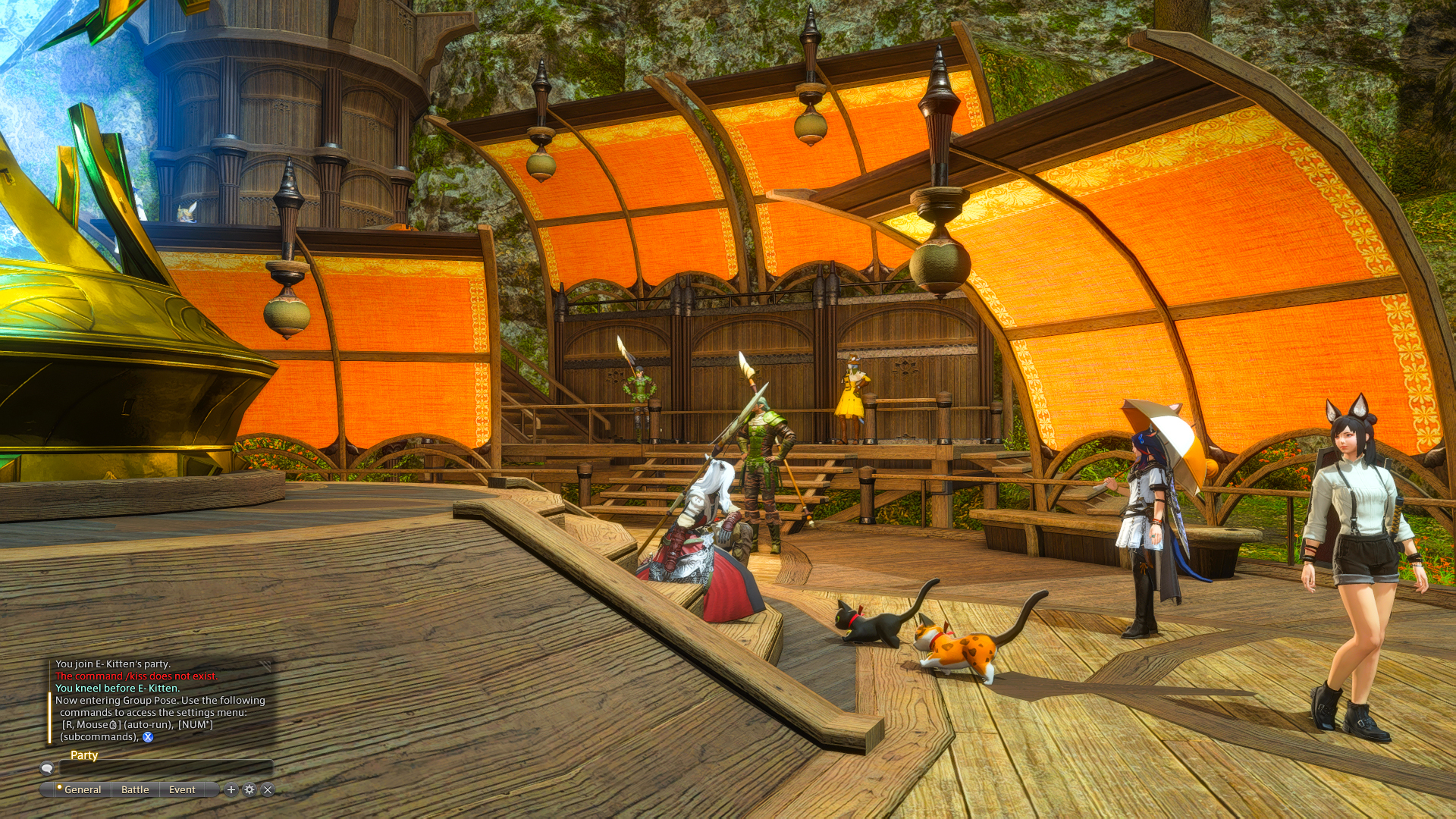Screen dimensions: 1456x819
Task: Open chat log settings gear
Action: pos(249,789)
